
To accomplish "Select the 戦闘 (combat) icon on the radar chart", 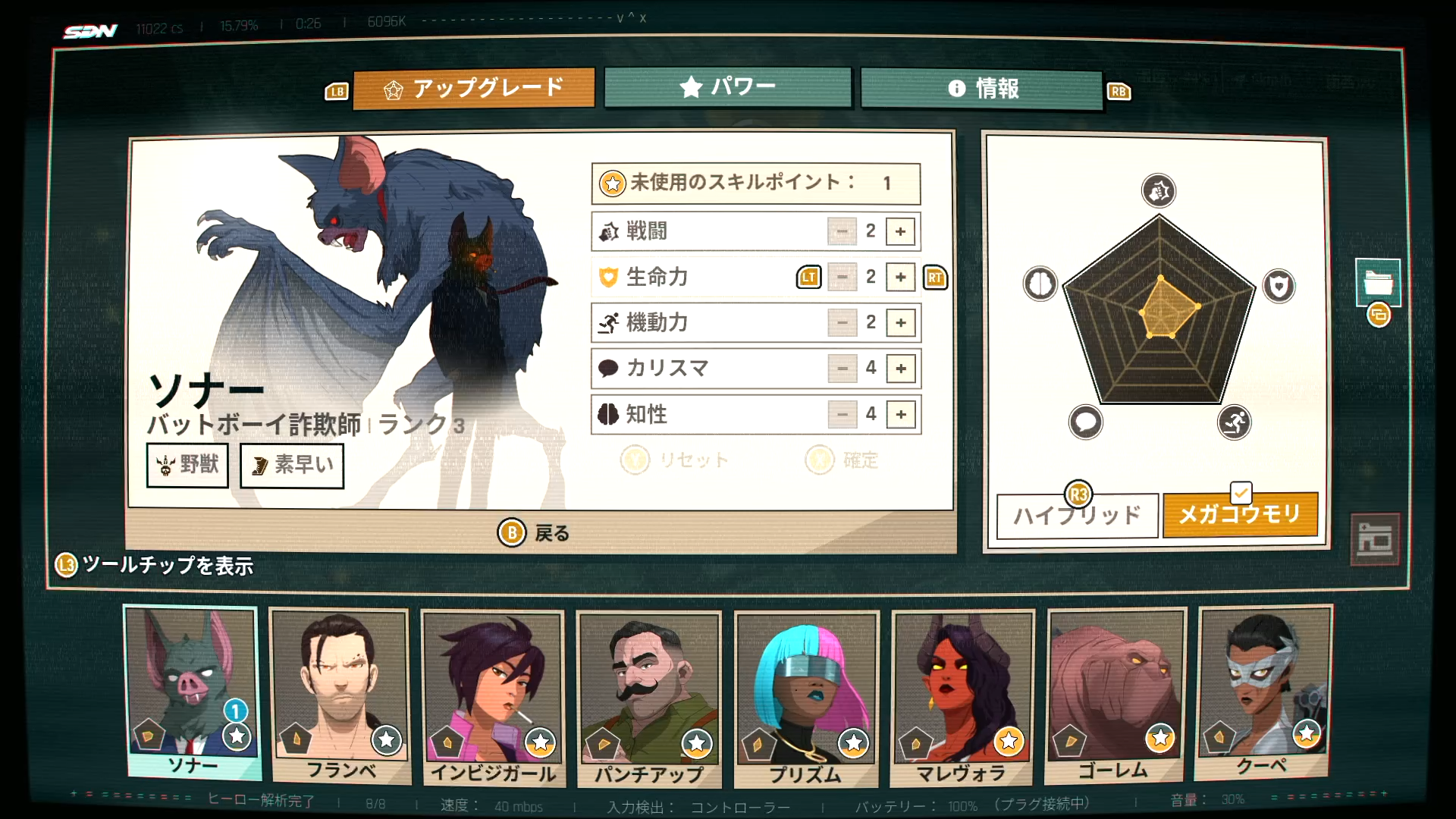I will coord(1158,191).
